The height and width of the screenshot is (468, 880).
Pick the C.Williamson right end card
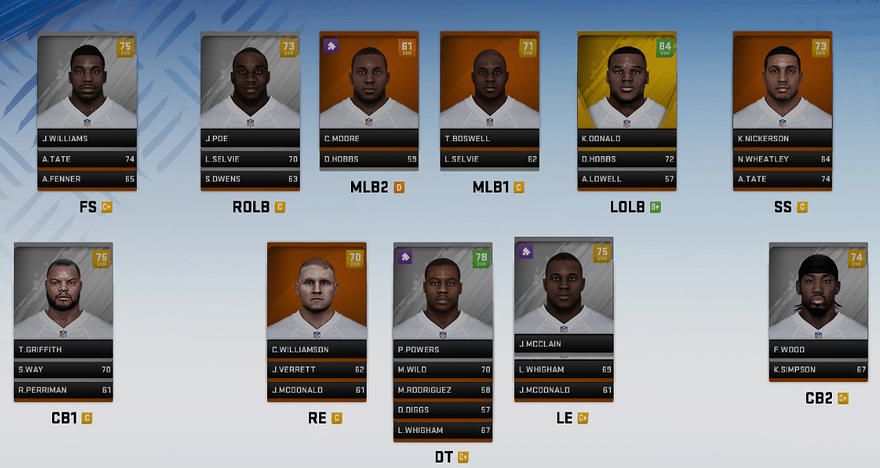[317, 295]
